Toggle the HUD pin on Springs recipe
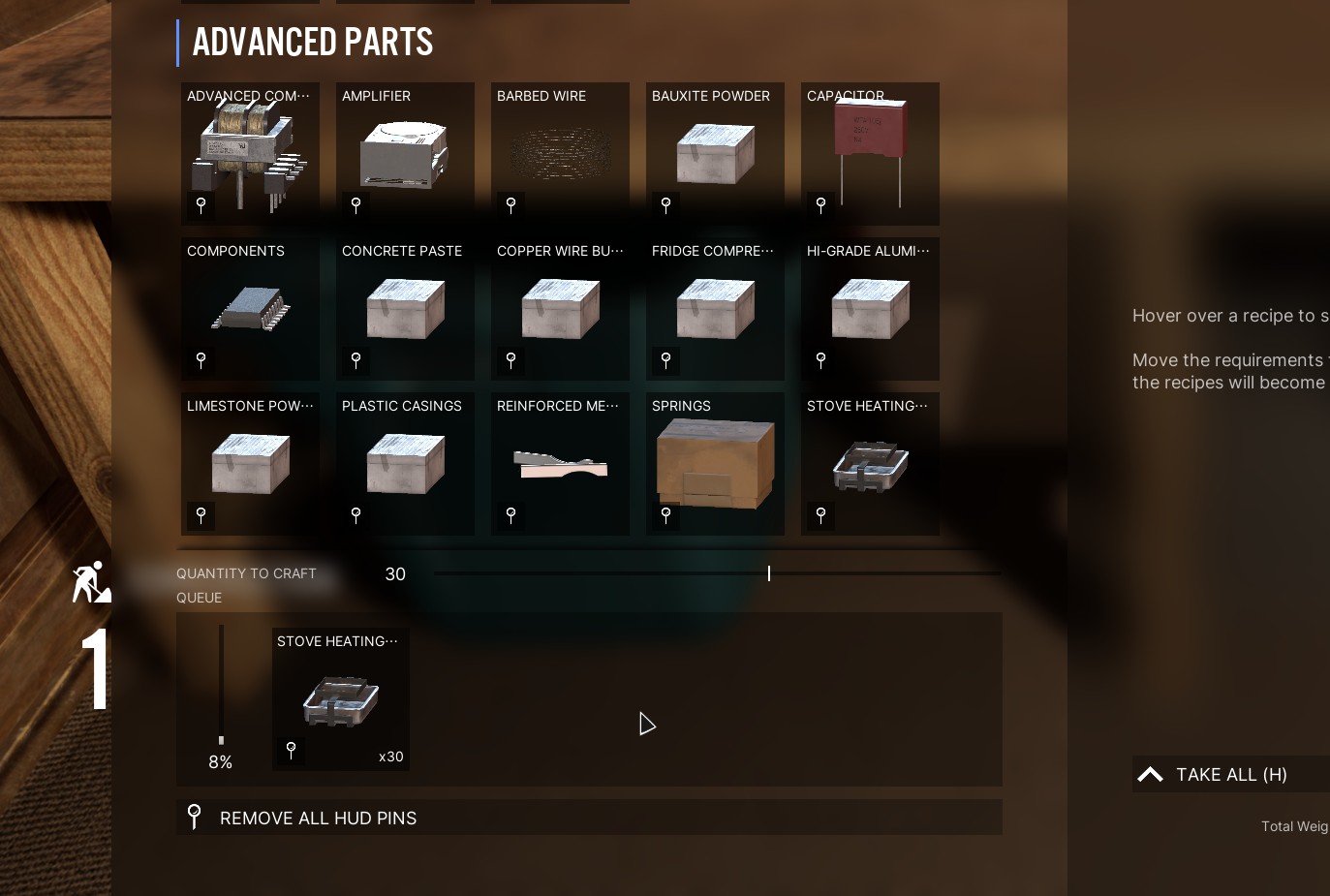The width and height of the screenshot is (1330, 896). point(666,515)
